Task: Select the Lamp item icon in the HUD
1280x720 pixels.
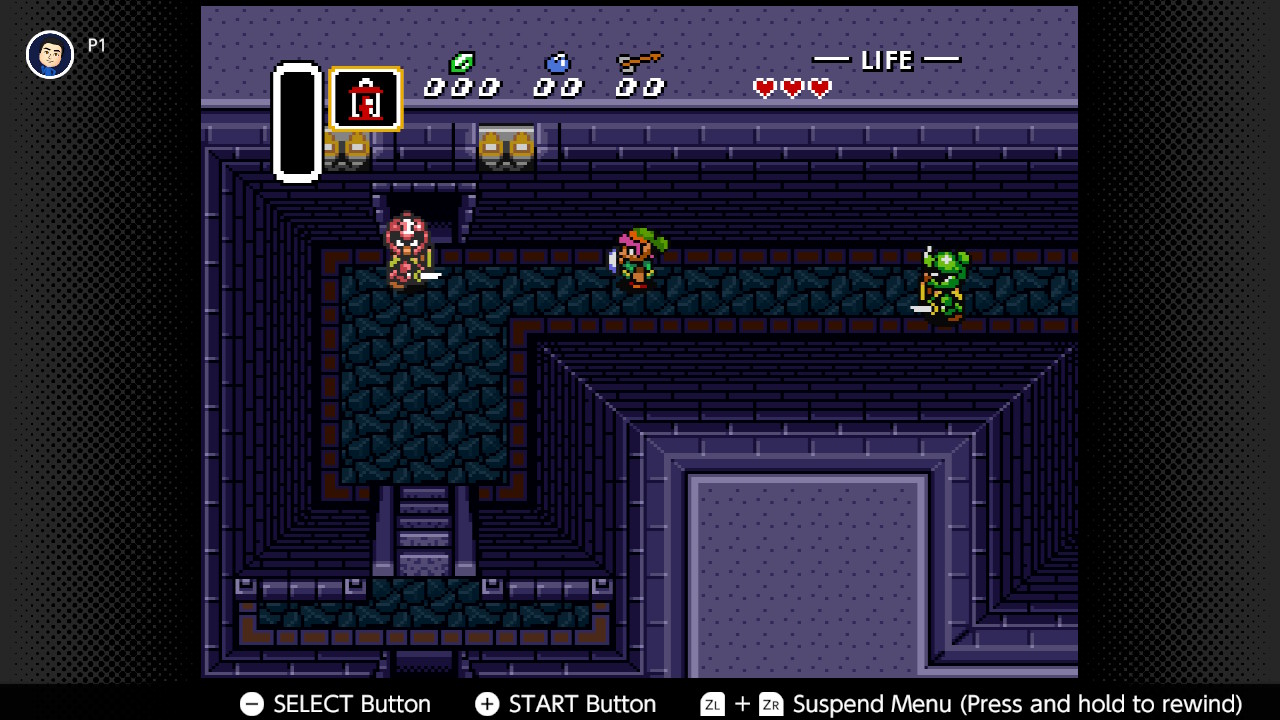Action: click(x=364, y=99)
